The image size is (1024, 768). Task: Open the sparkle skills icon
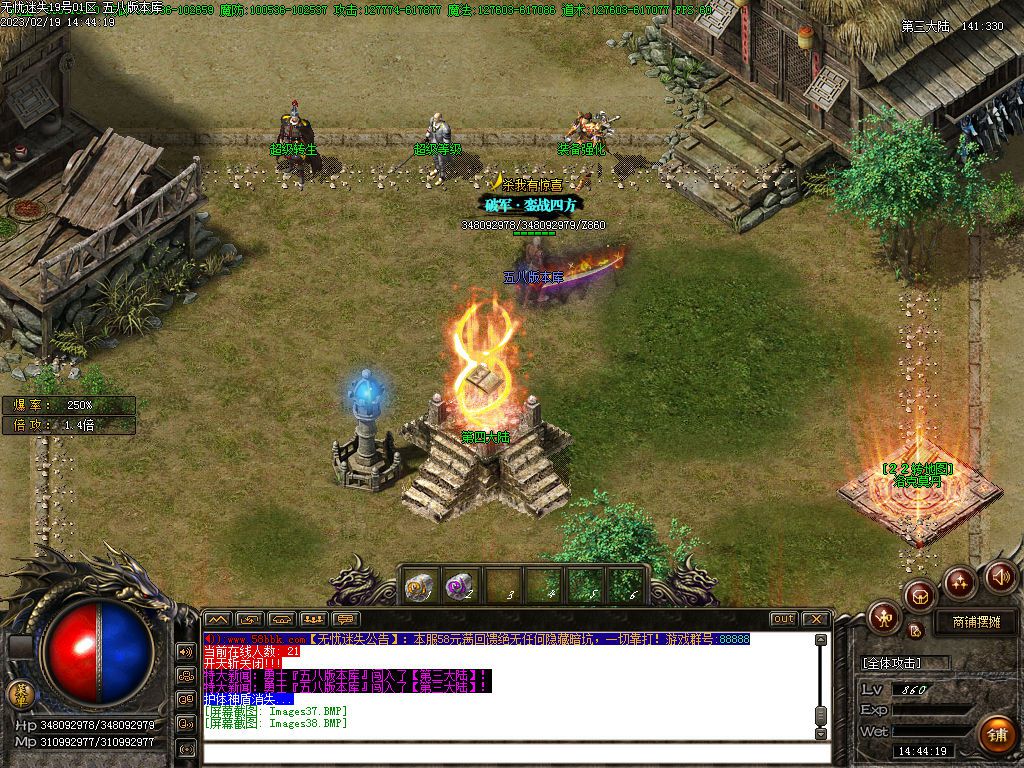coord(960,582)
